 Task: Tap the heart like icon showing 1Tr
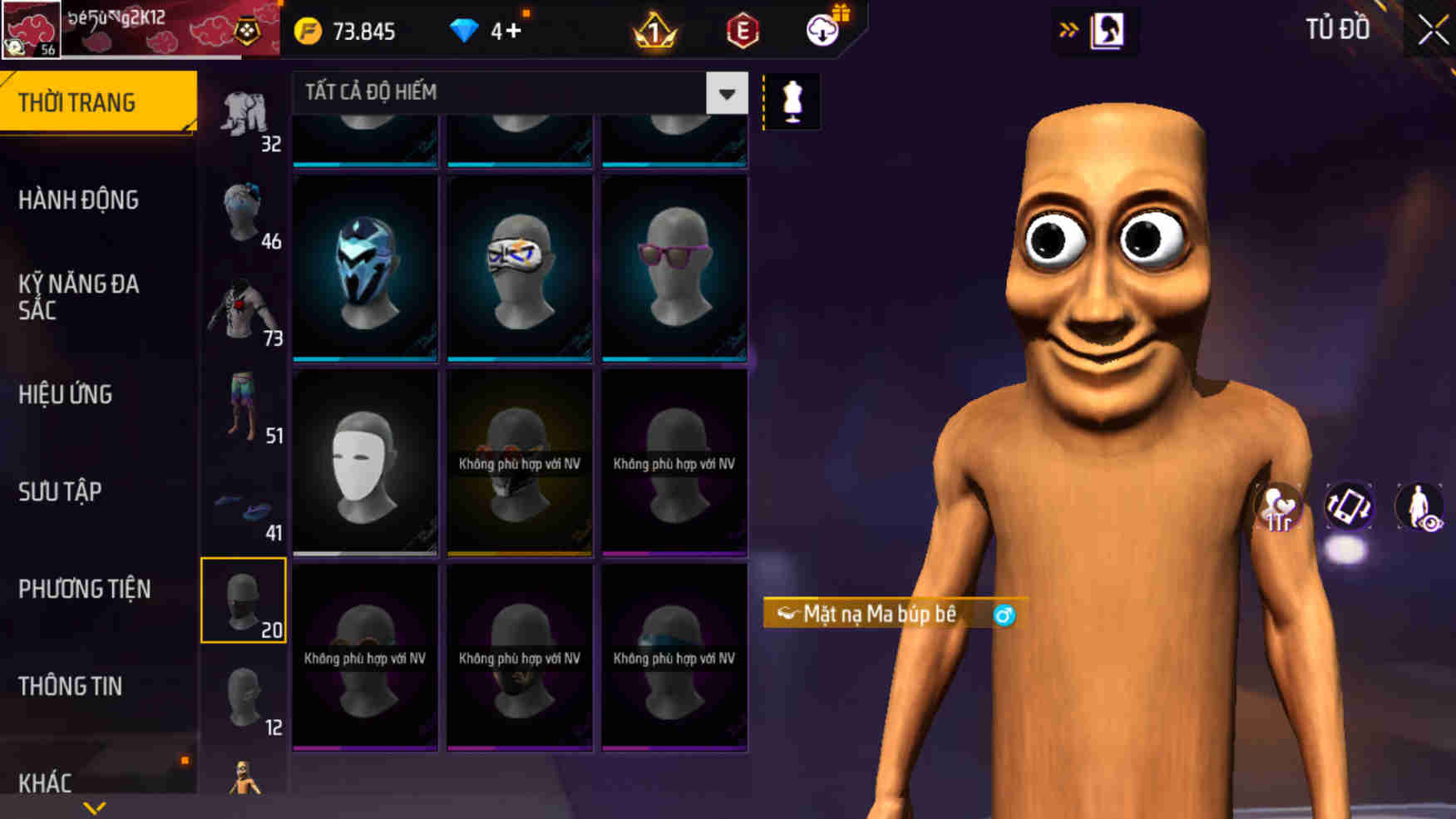[1278, 506]
